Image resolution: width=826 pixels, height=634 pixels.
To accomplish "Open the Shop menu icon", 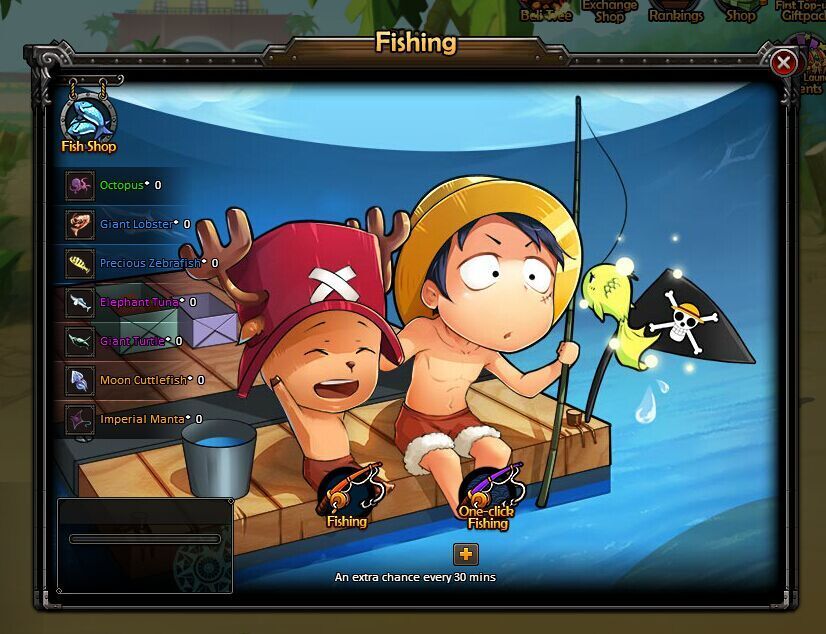I will (x=741, y=12).
